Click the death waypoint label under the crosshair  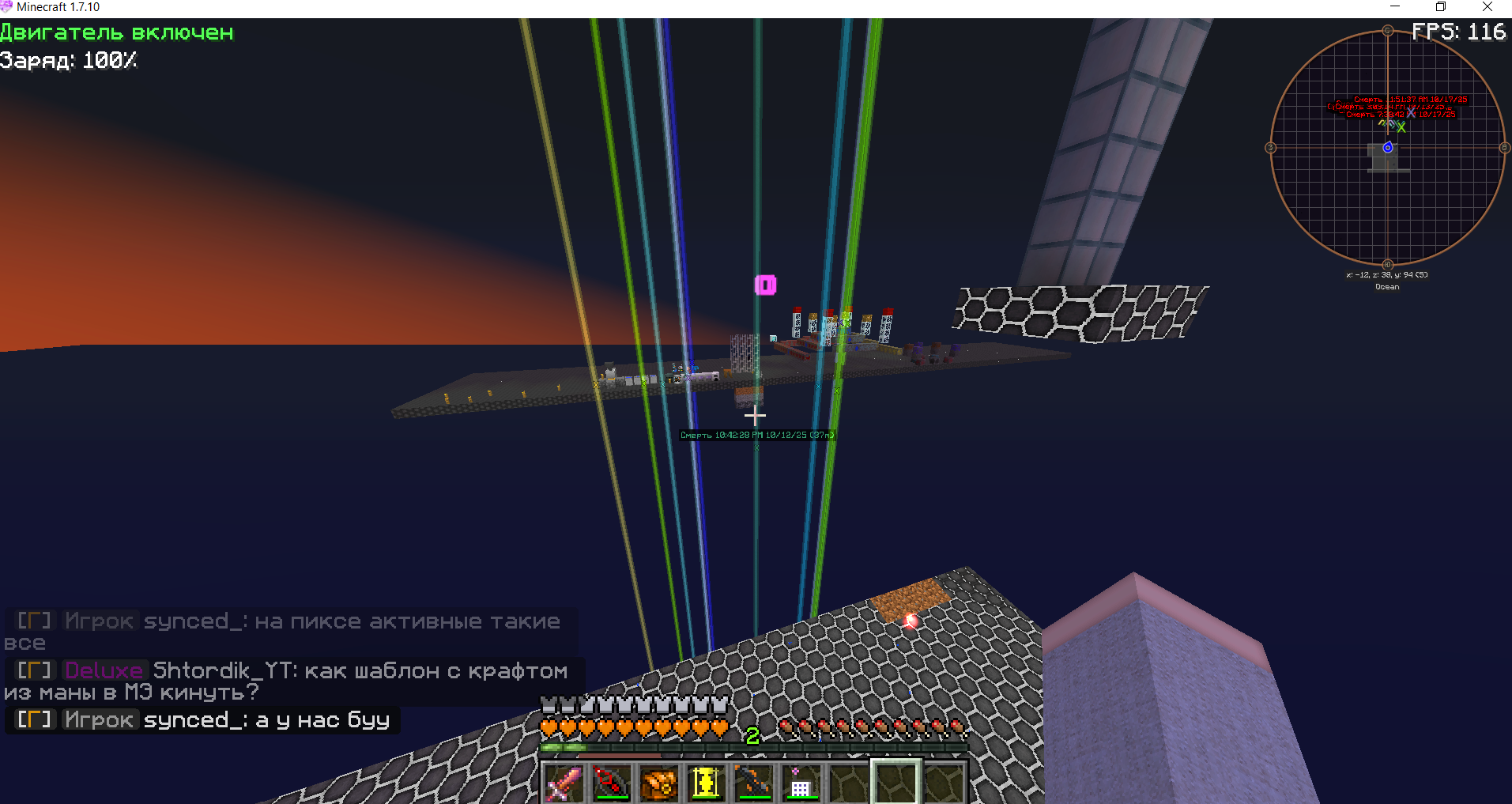point(756,435)
